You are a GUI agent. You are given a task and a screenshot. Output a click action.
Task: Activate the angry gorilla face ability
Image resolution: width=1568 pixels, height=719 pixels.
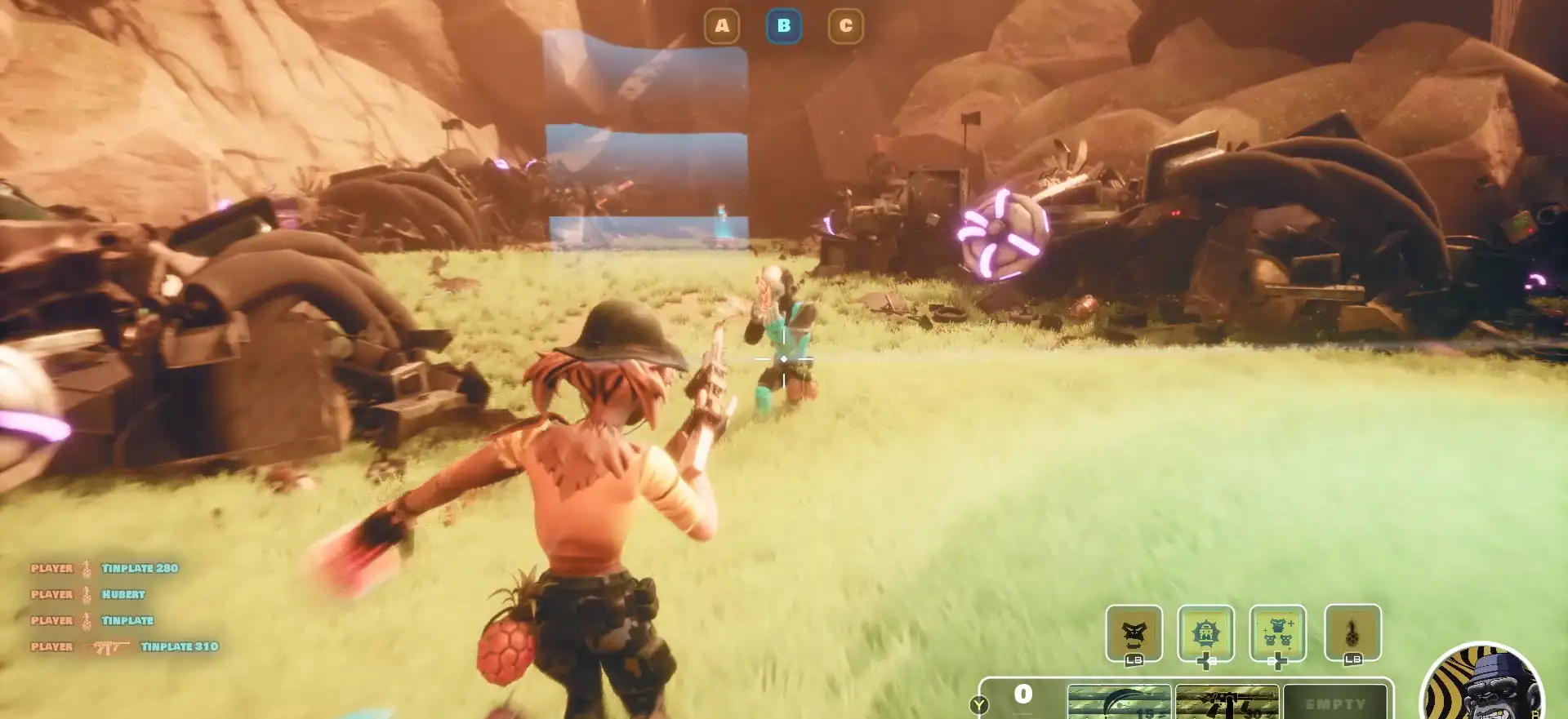point(1134,632)
